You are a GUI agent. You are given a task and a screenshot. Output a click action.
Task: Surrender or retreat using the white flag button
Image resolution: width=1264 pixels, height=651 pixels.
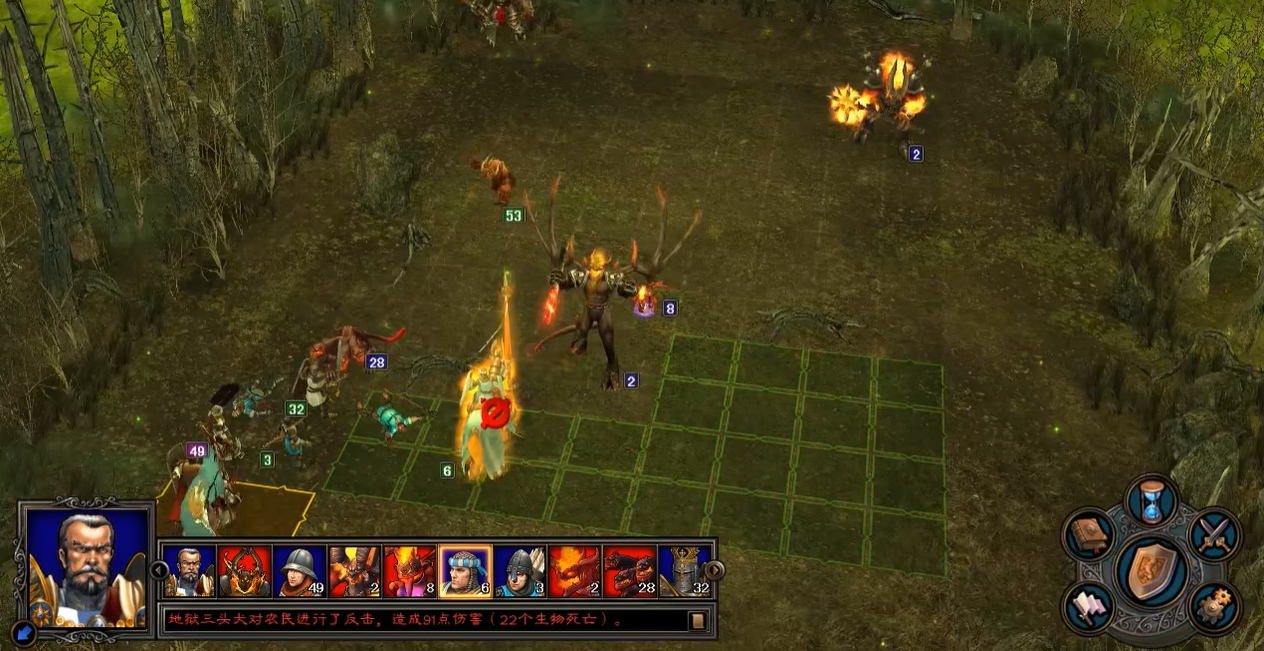click(x=1089, y=607)
